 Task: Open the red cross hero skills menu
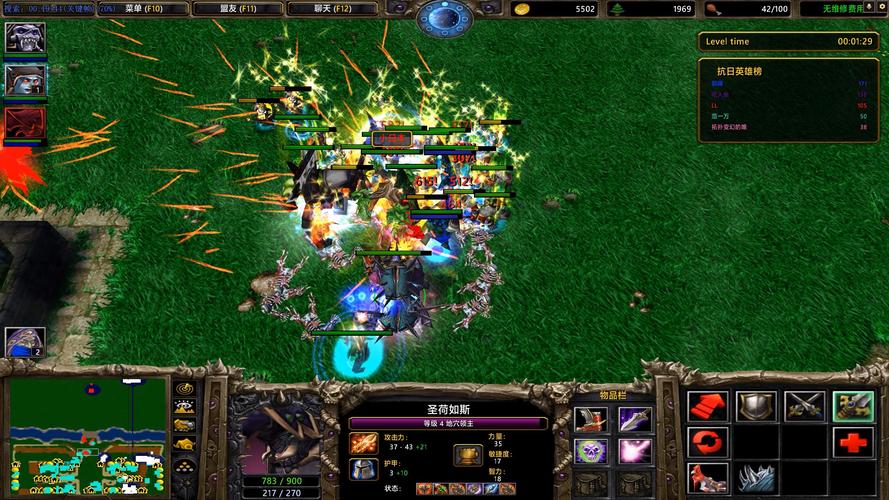[x=852, y=442]
